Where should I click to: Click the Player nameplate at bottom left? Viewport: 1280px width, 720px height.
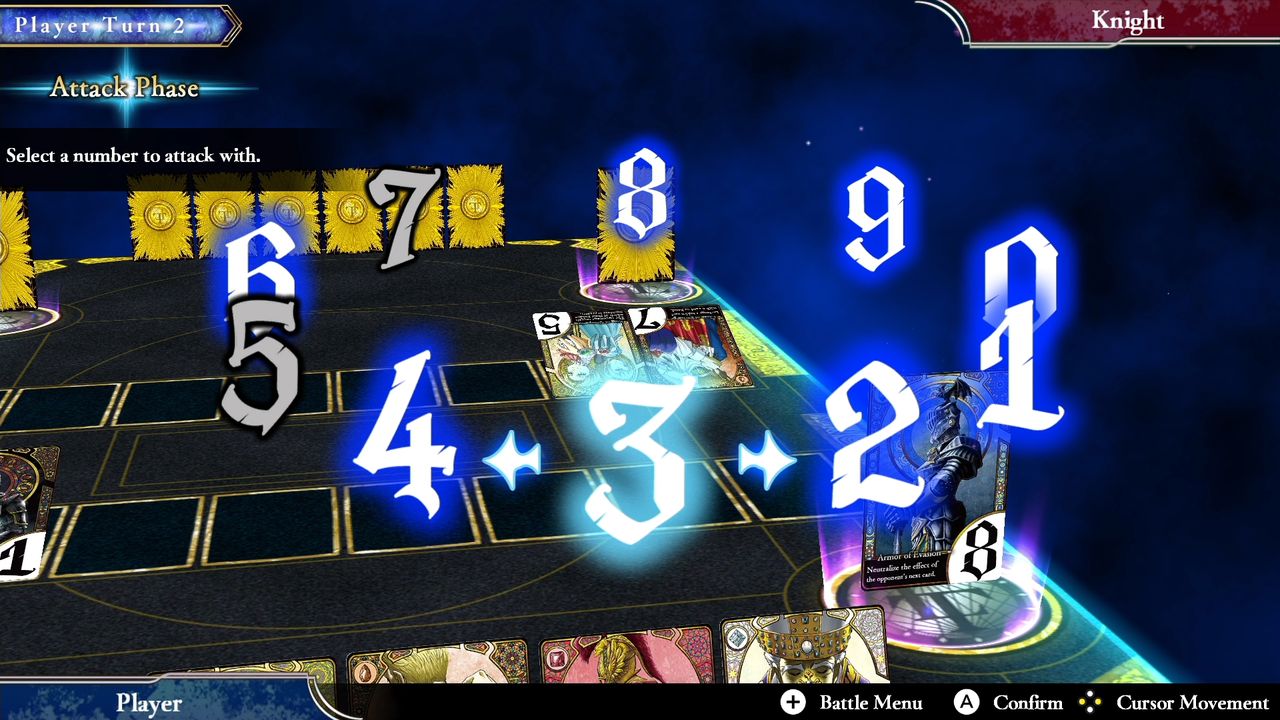coord(148,704)
